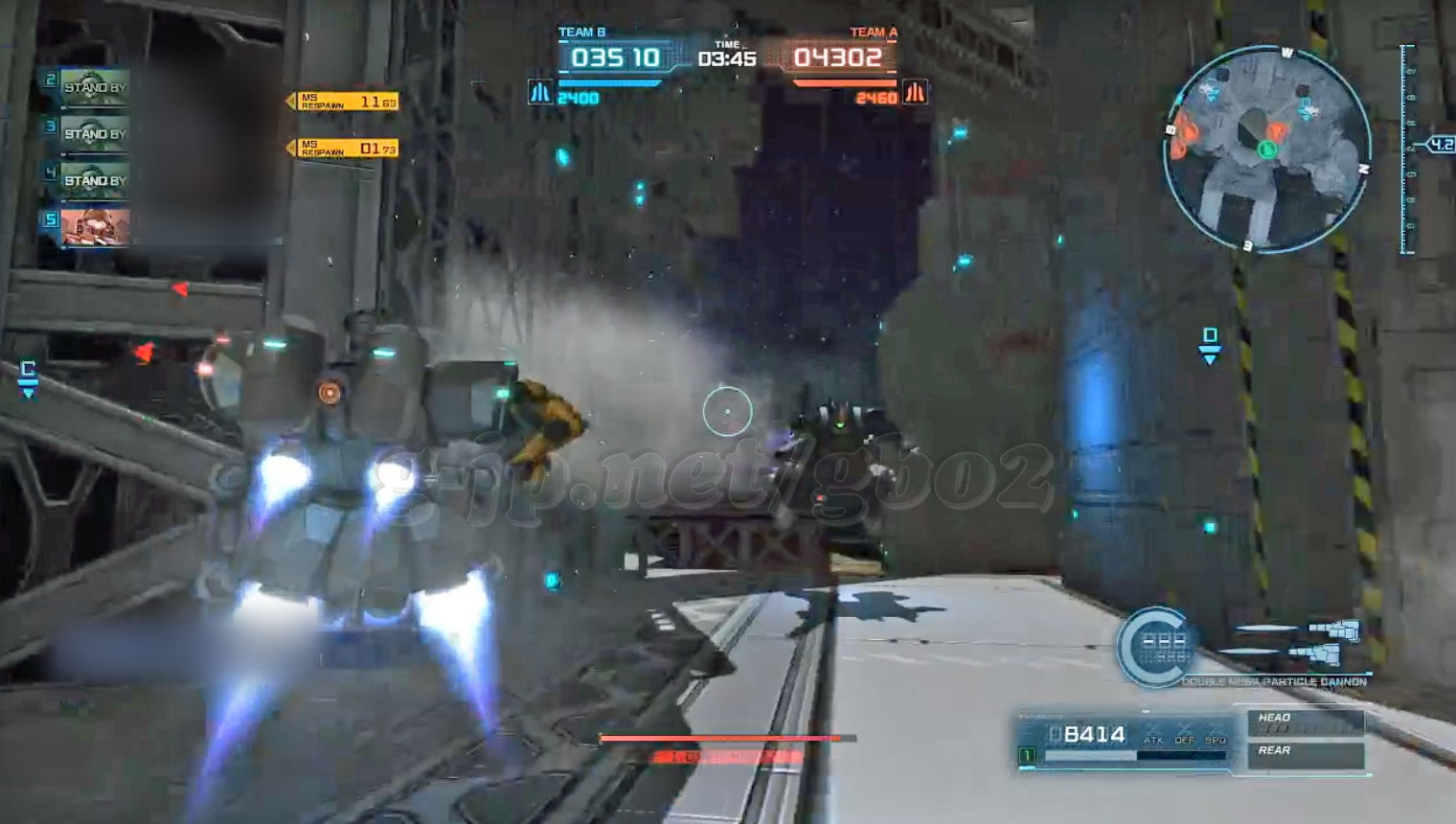
Task: Click the green player marker on the minimap
Action: tap(1267, 149)
